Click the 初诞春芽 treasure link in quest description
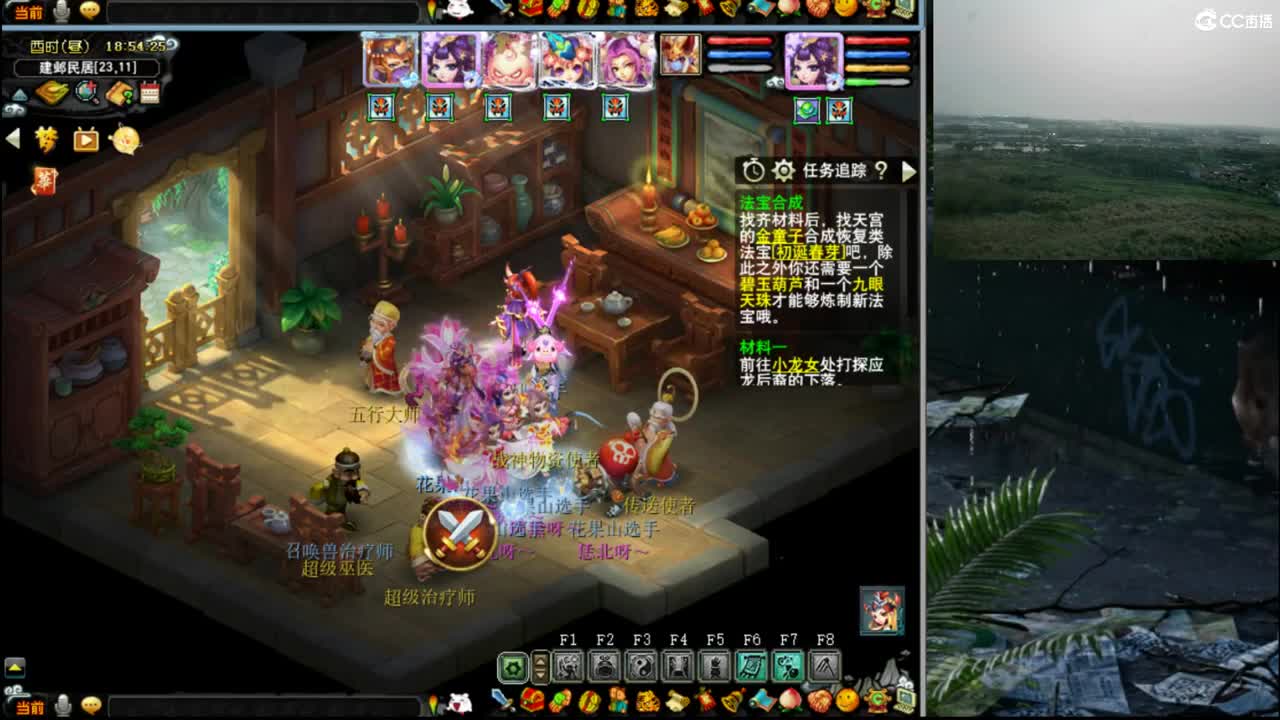 [808, 252]
